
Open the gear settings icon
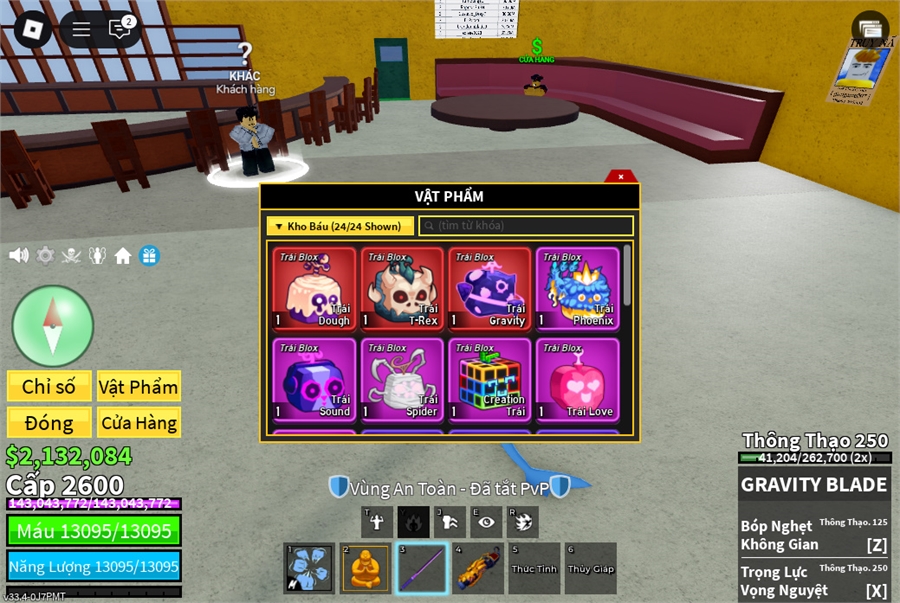[45, 255]
